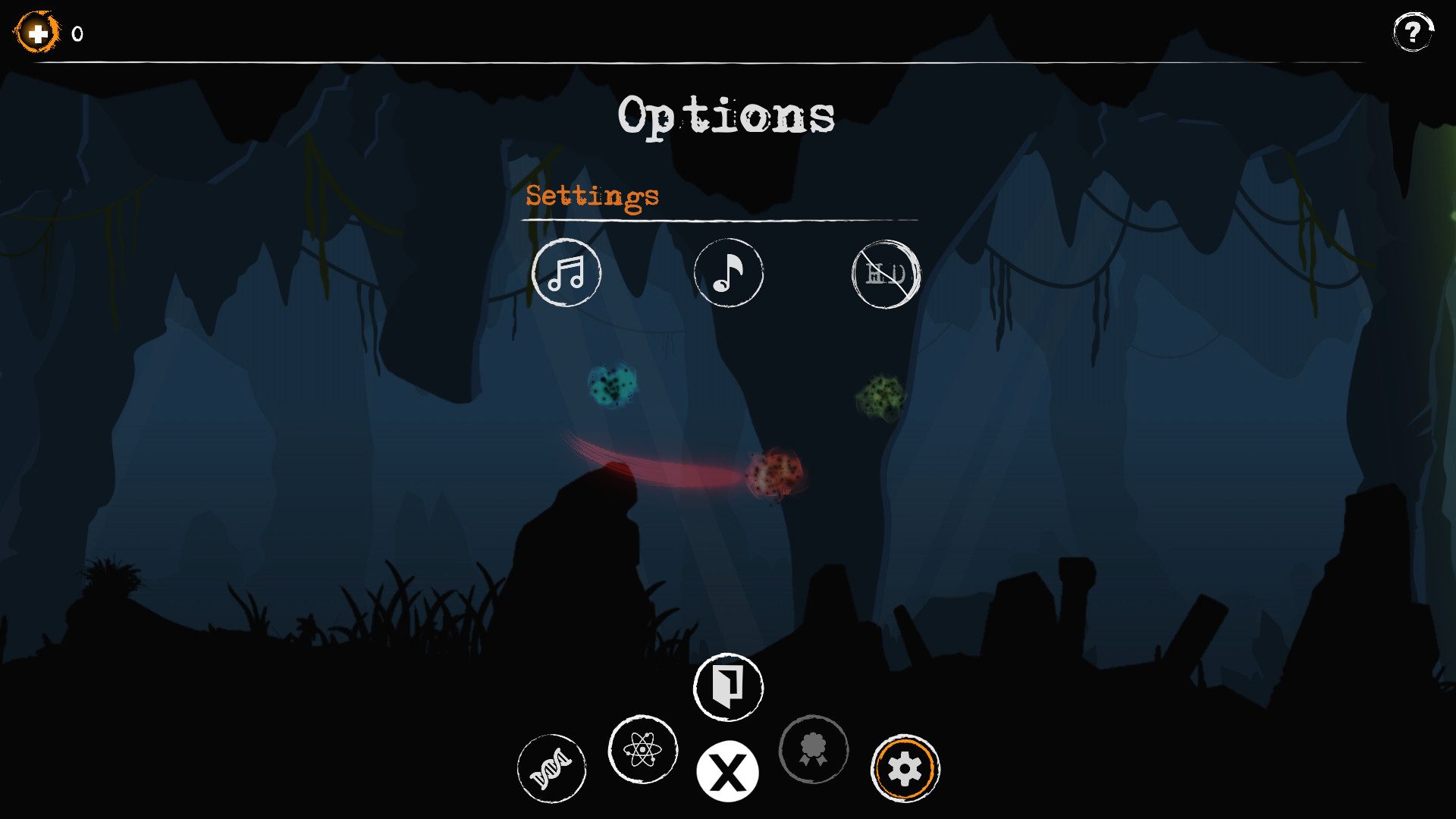Click the orange plus orb counter icon
Image resolution: width=1456 pixels, height=819 pixels.
(36, 33)
